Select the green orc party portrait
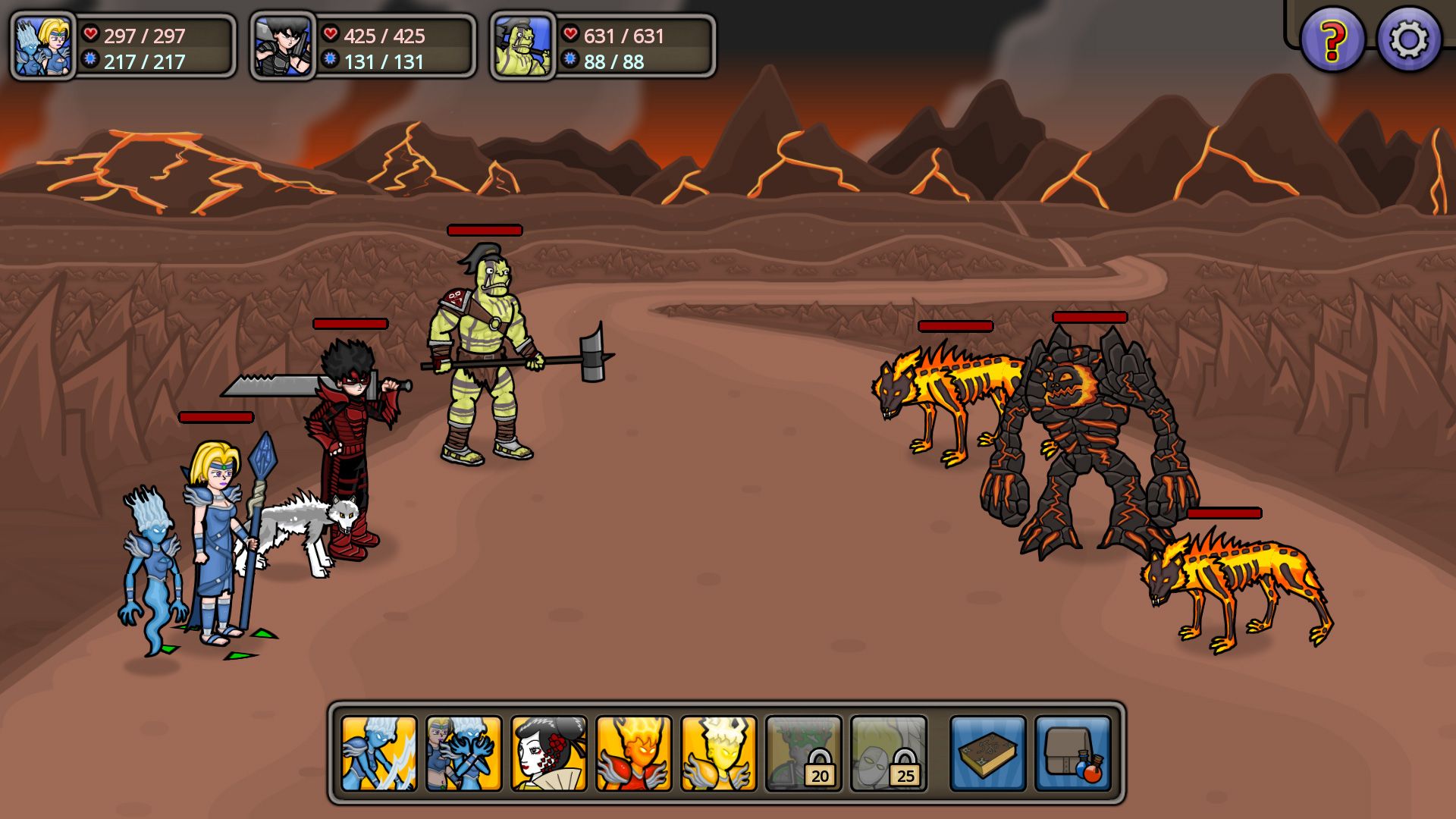 [x=522, y=47]
